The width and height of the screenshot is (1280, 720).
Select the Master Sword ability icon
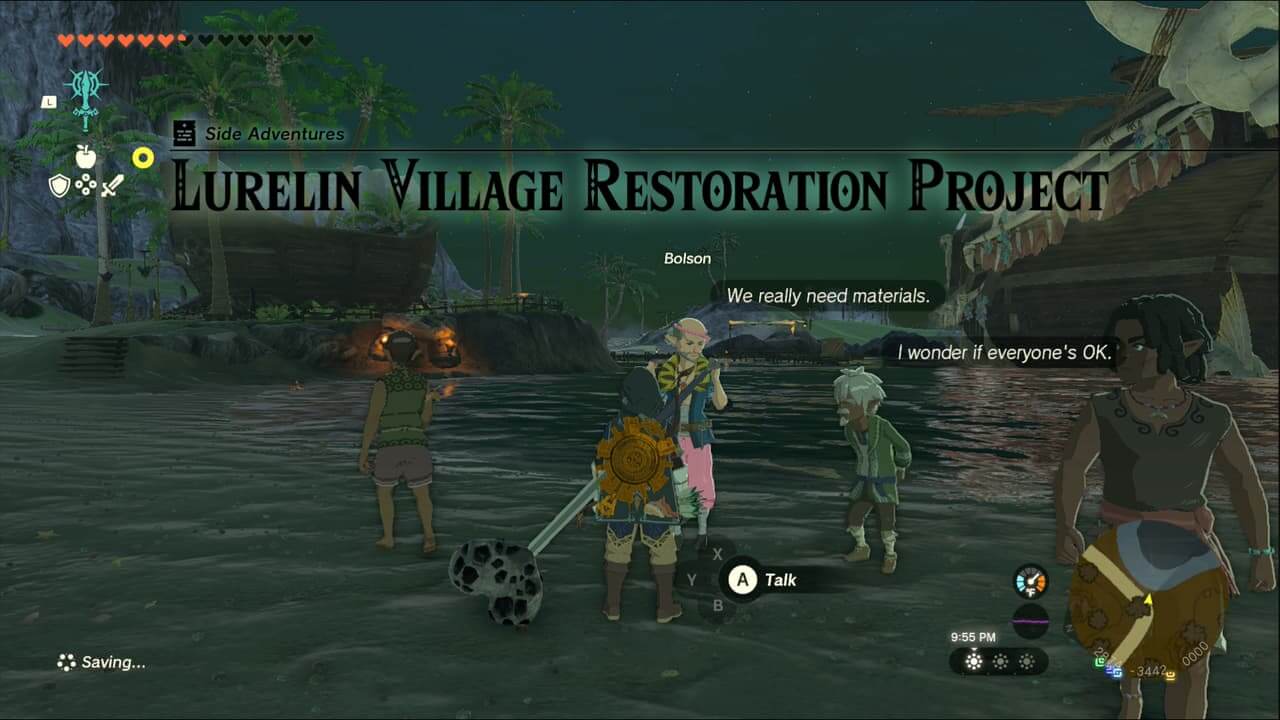pyautogui.click(x=86, y=92)
